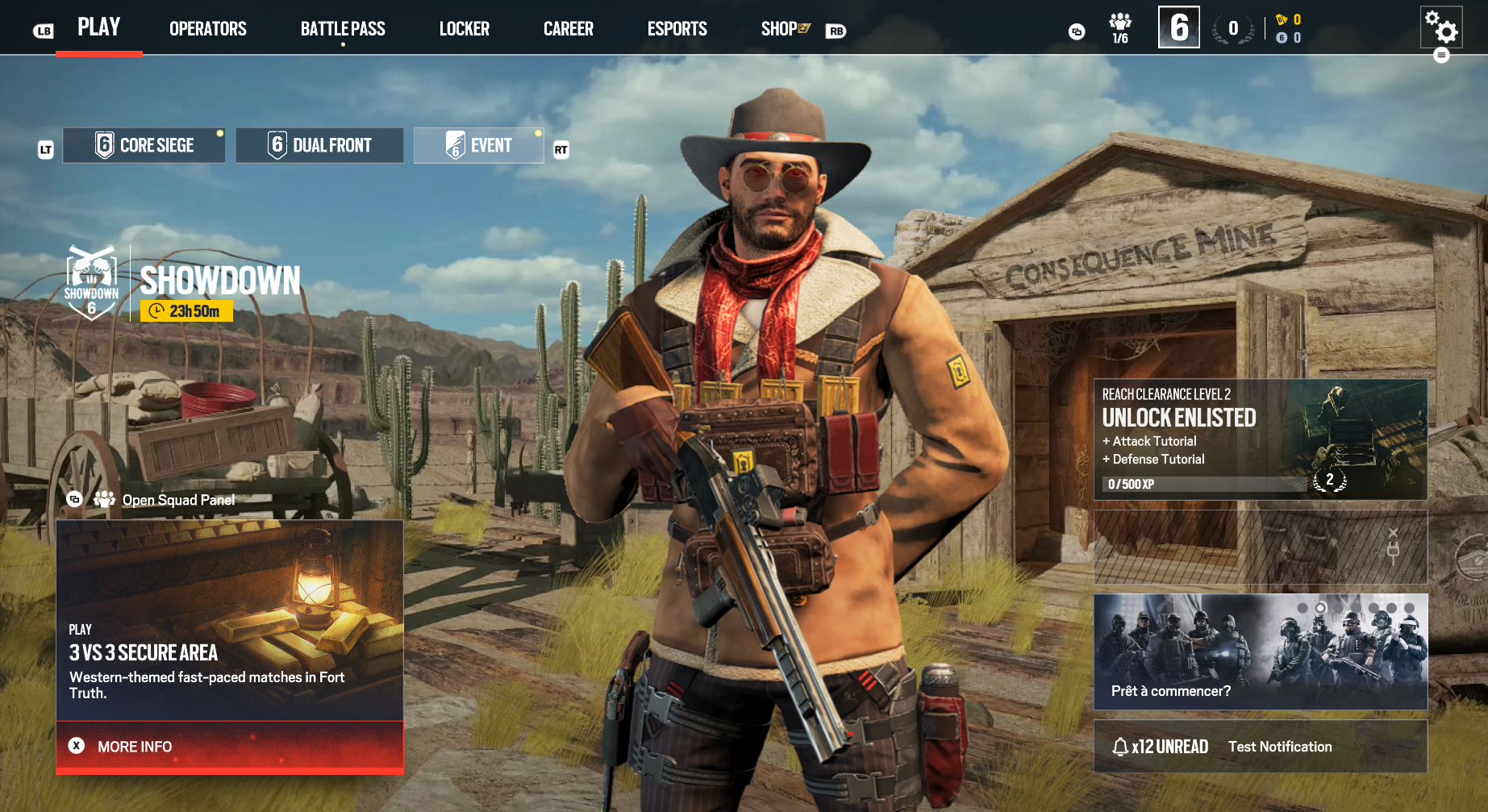
Task: Select the Play tab
Action: coord(98,27)
